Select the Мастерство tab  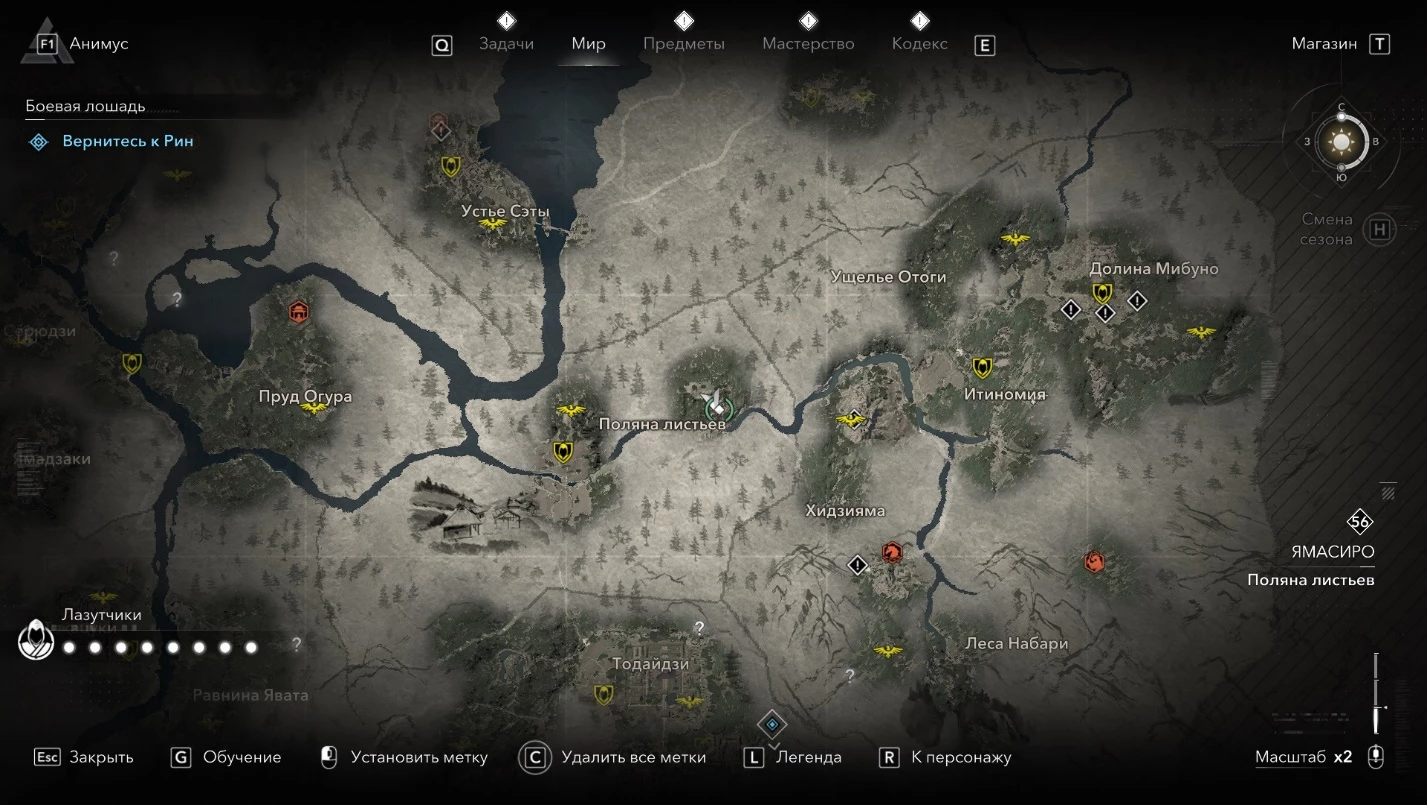808,44
